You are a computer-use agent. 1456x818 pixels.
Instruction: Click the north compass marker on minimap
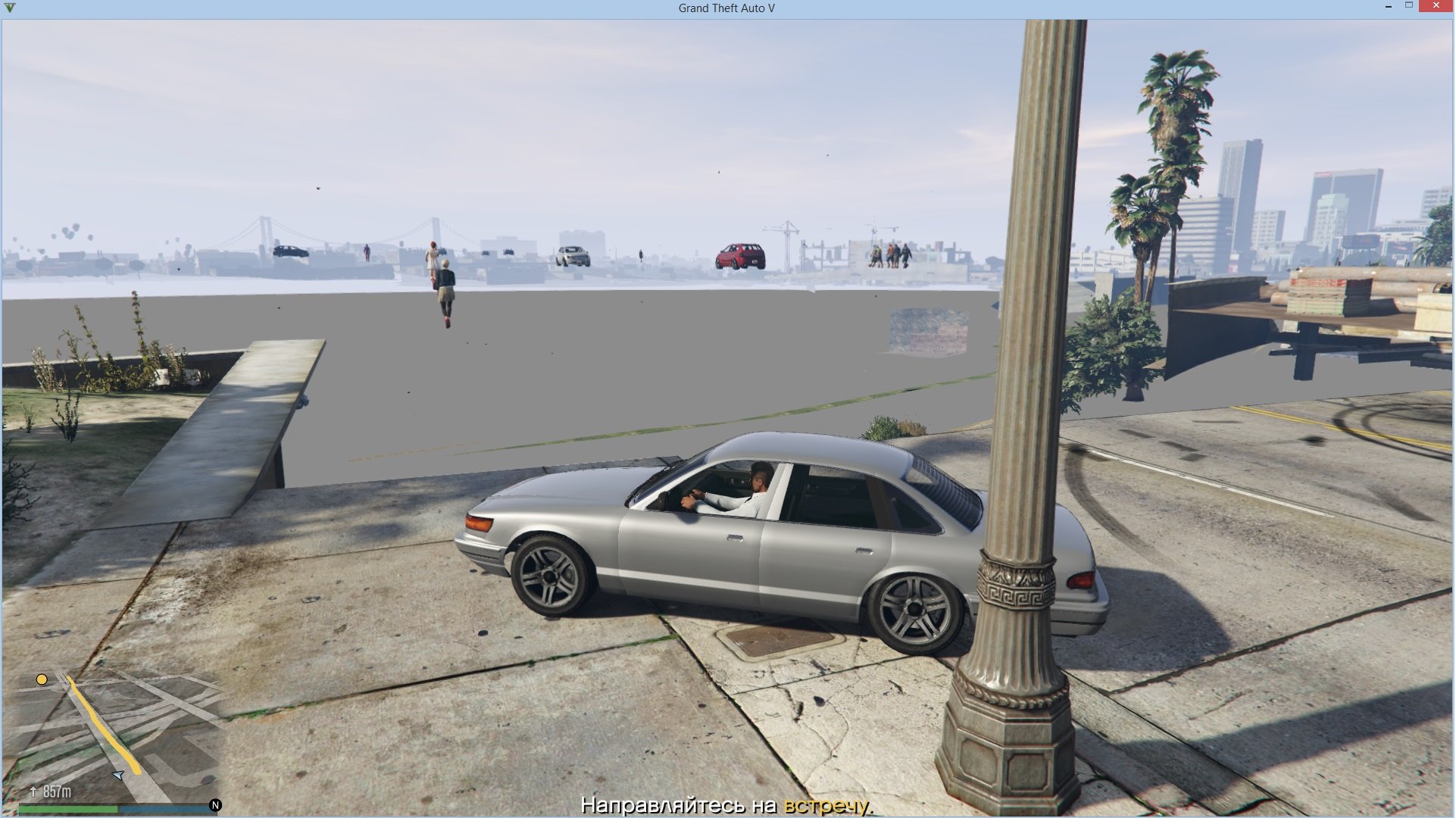click(x=215, y=805)
